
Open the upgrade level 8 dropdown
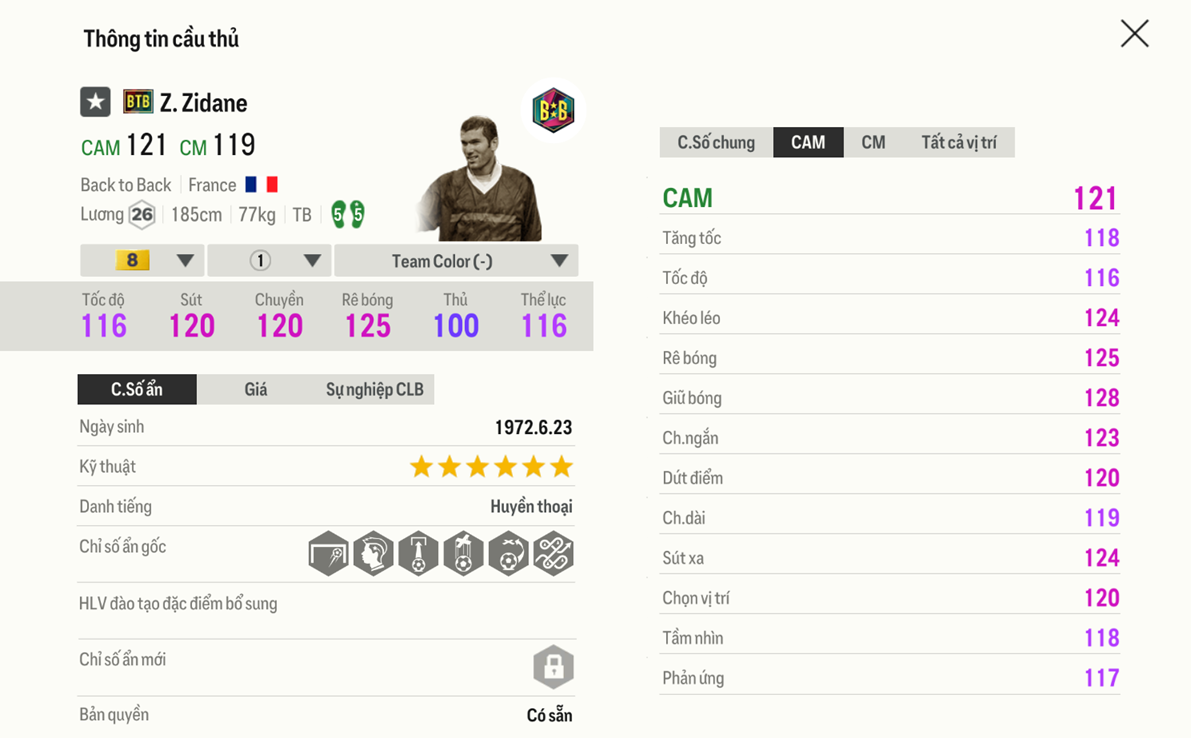(x=142, y=261)
